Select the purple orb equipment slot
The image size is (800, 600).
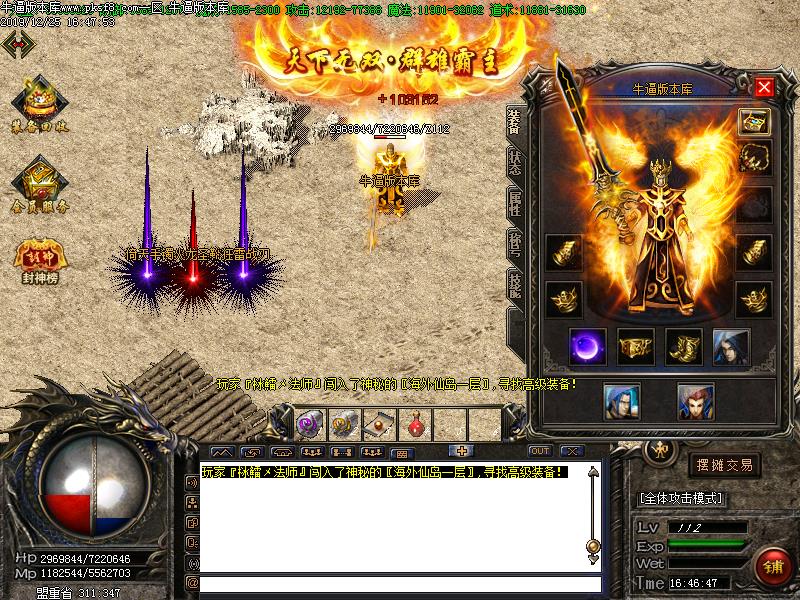click(x=587, y=346)
